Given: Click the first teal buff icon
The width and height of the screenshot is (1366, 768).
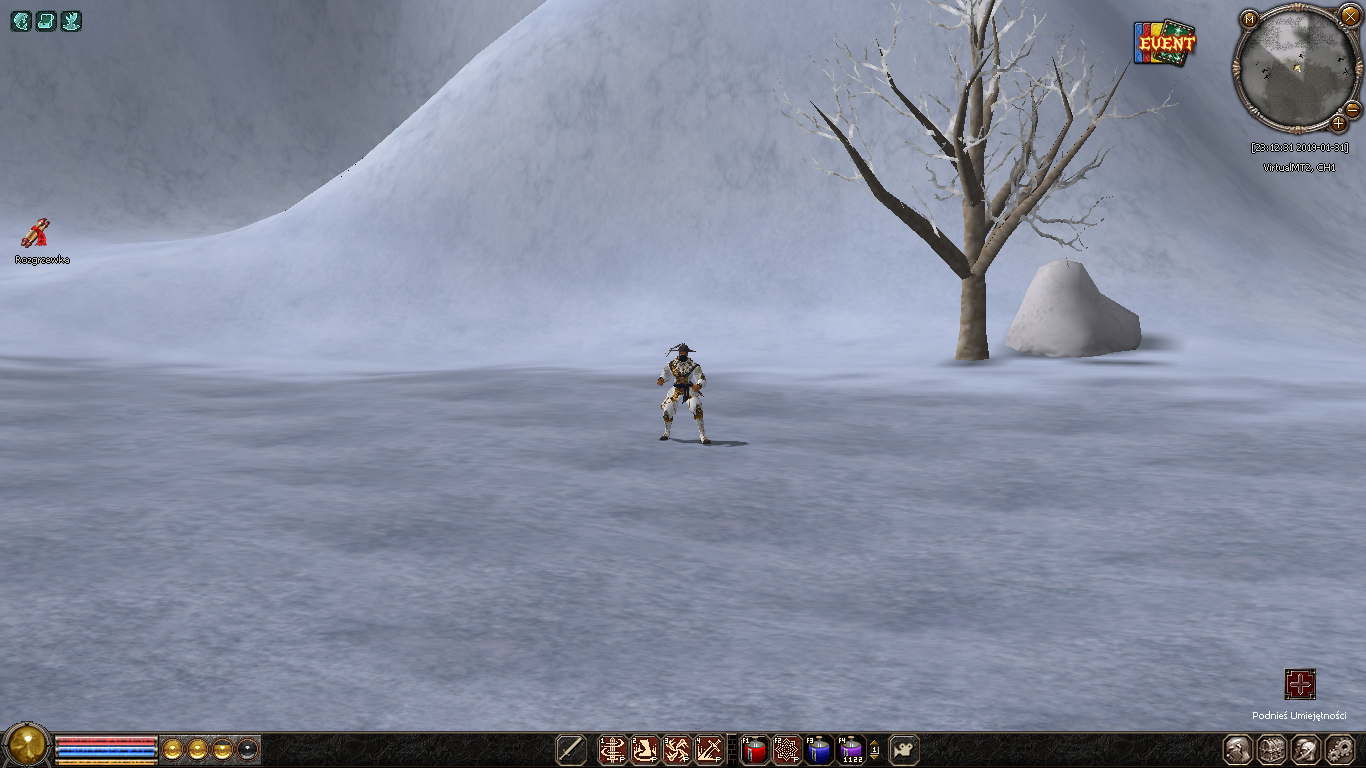Looking at the screenshot, I should point(21,21).
